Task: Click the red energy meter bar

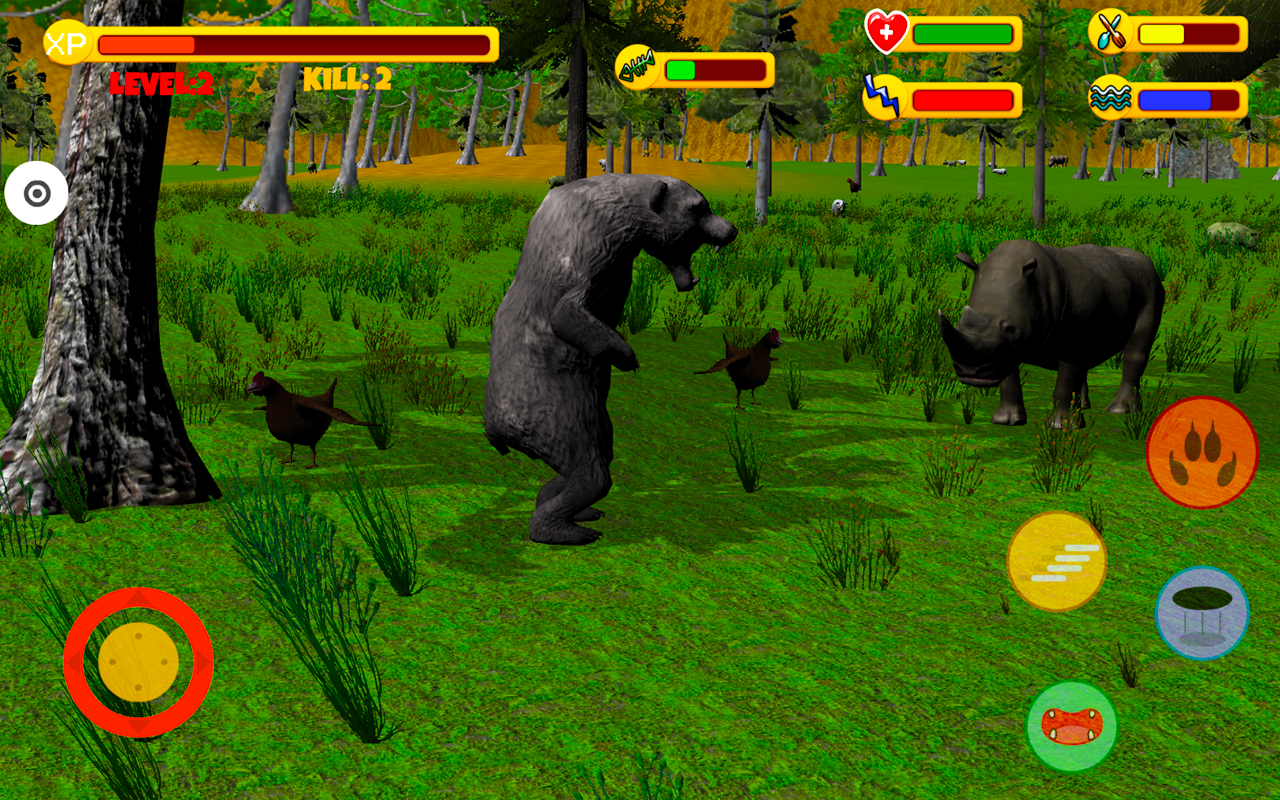Action: [965, 98]
